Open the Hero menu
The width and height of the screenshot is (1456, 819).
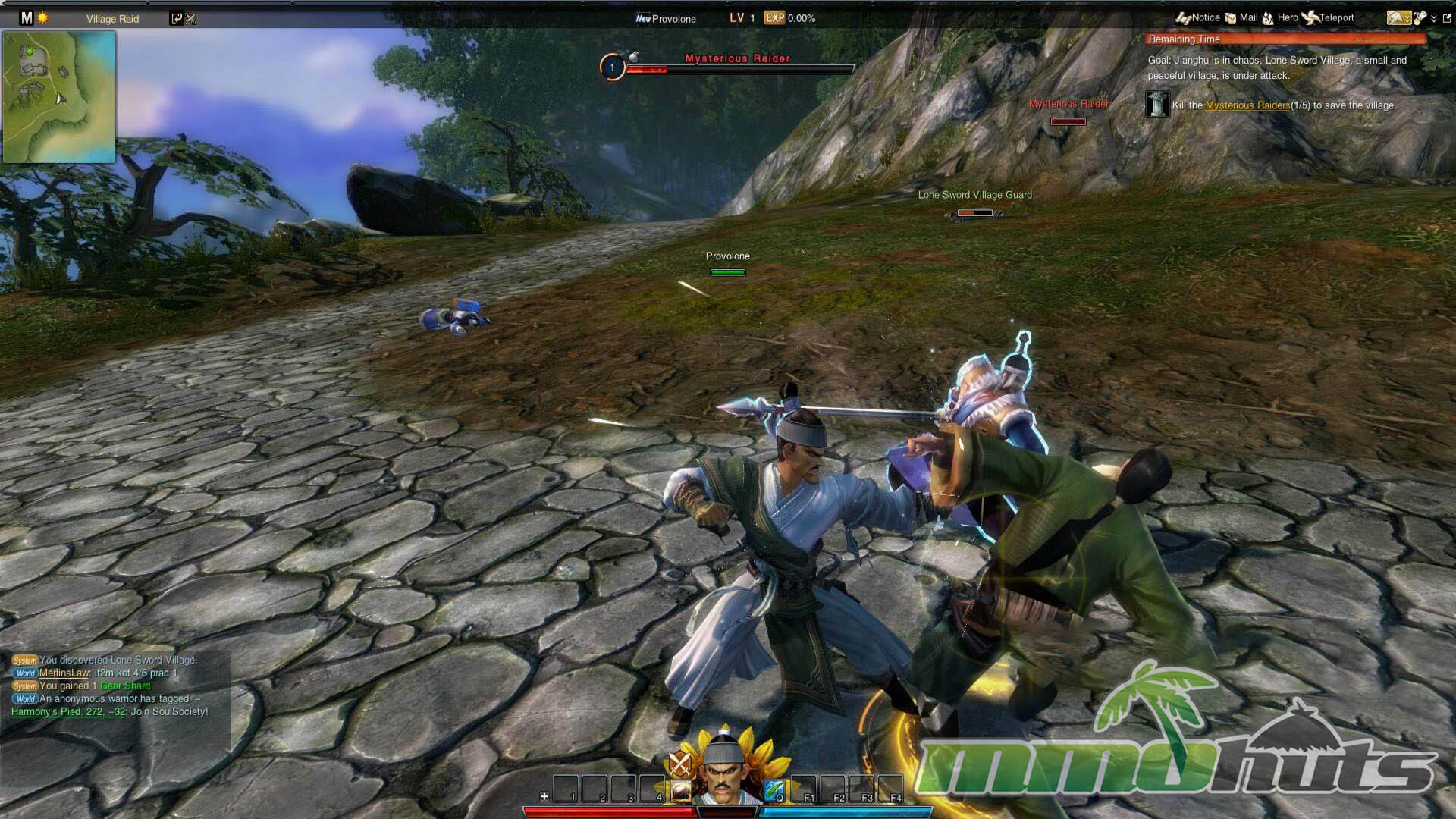coord(1280,17)
